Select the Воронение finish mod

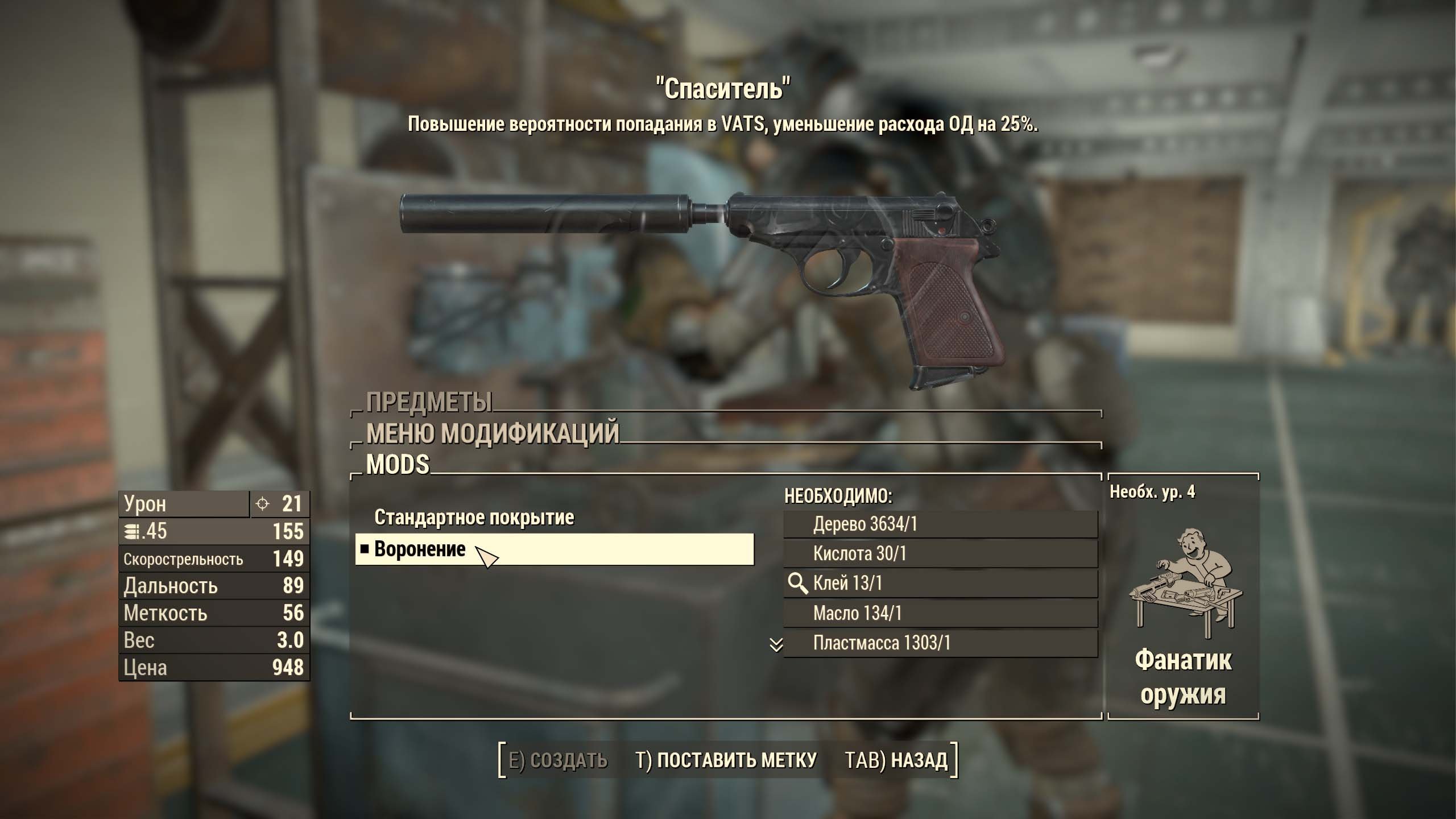tap(554, 549)
